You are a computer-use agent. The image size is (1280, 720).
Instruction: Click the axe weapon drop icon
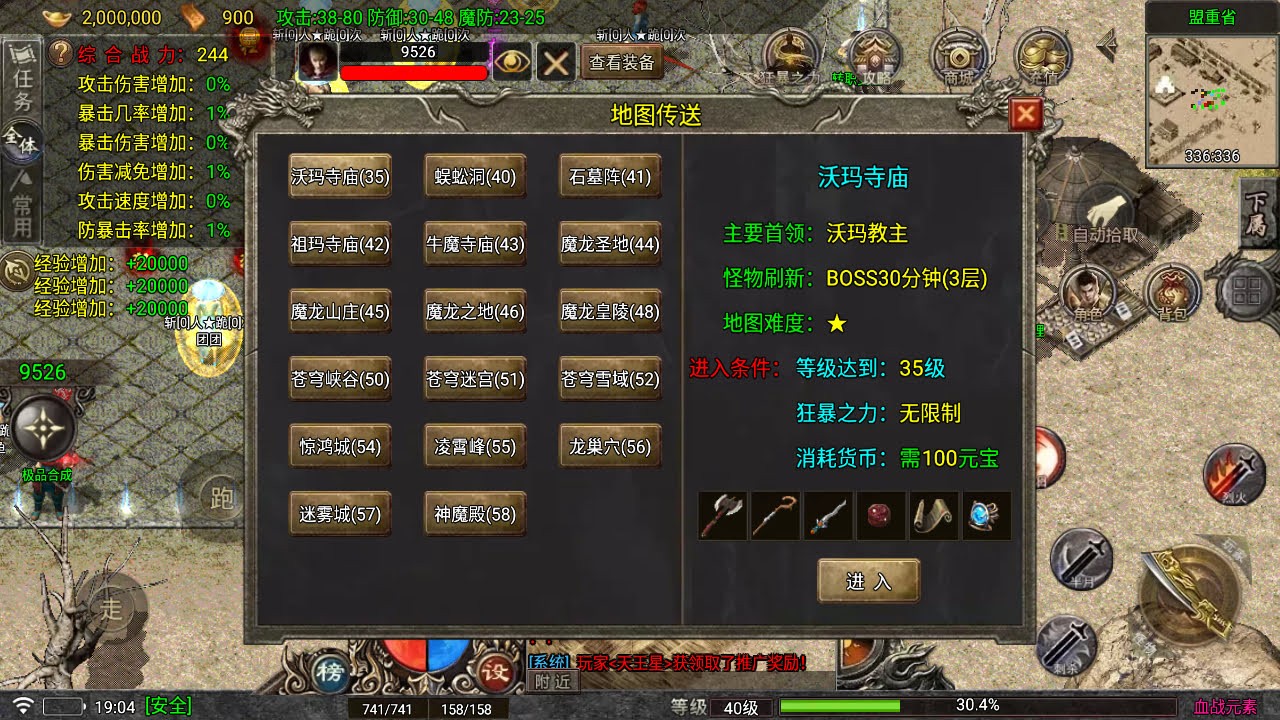point(722,515)
